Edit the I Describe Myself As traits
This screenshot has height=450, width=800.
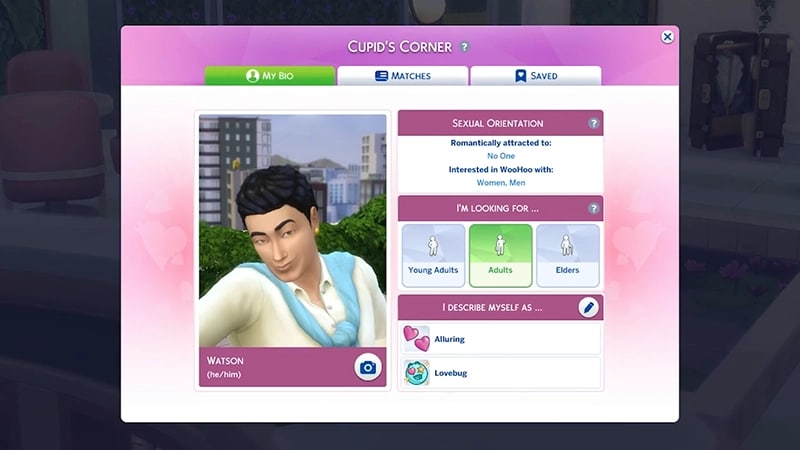point(589,308)
